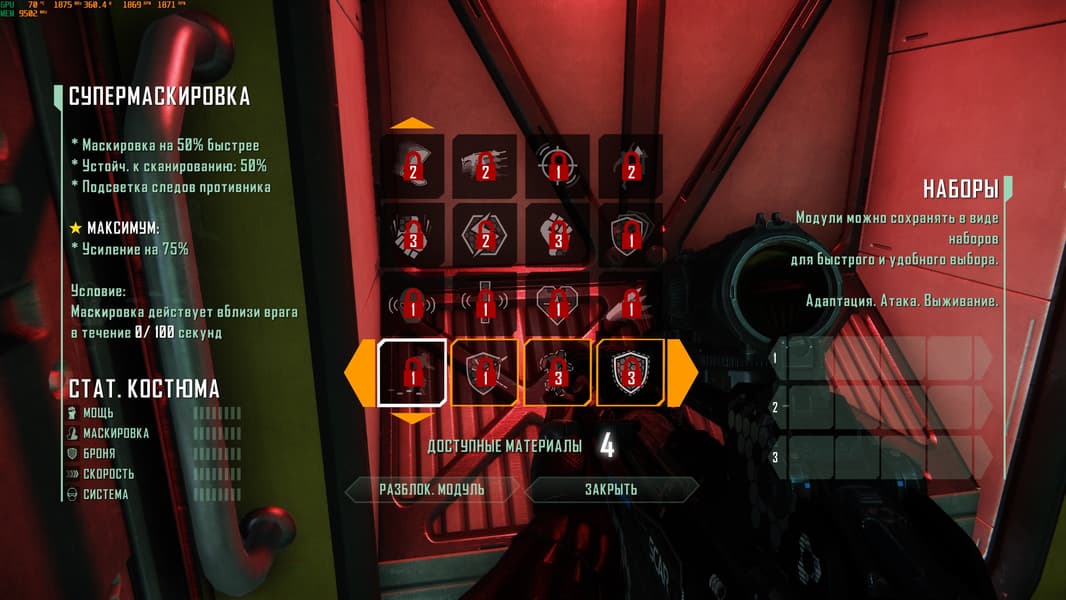The height and width of the screenshot is (600, 1066).
Task: Select the white-outlined locked module
Action: tap(411, 373)
